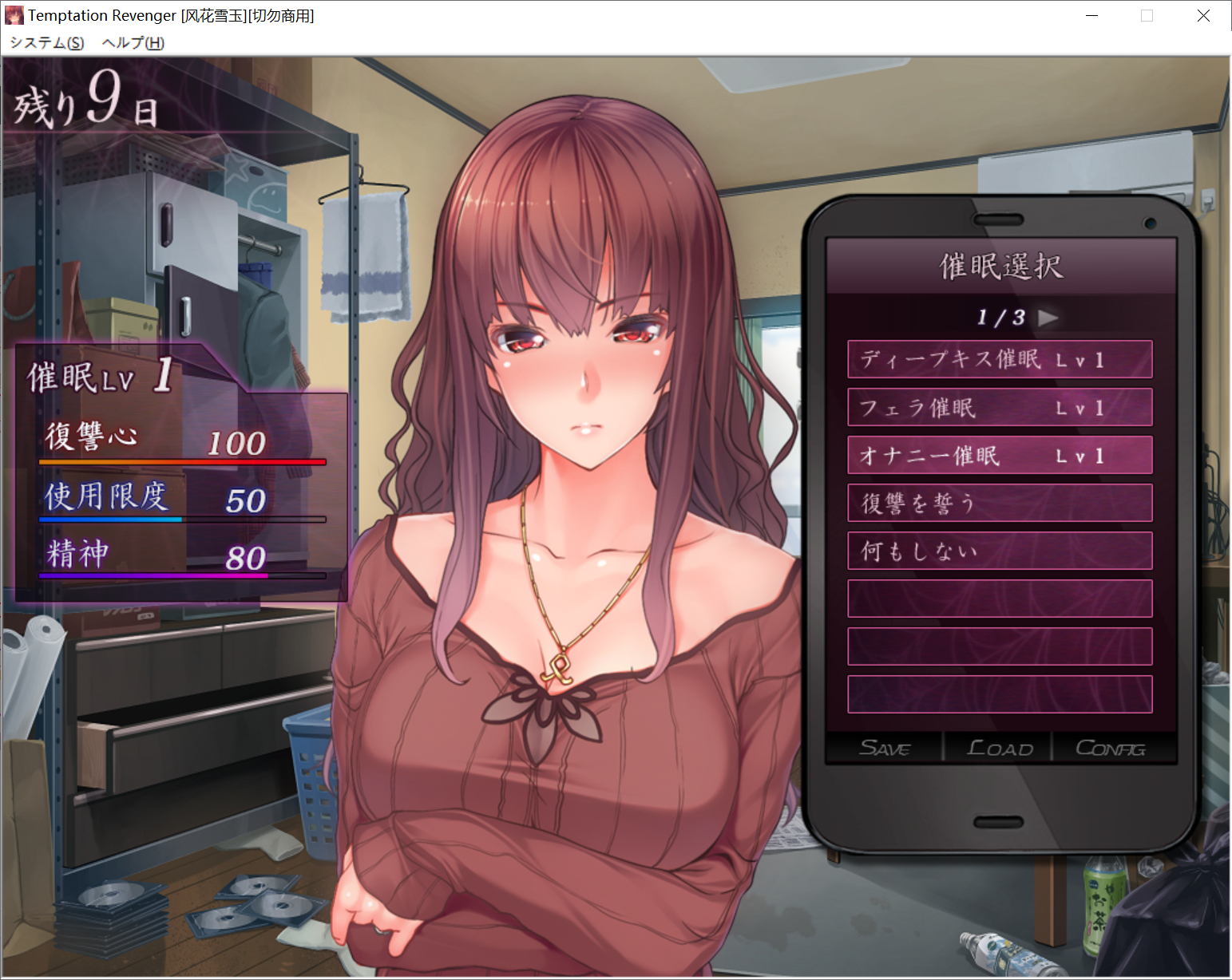1232x980 pixels.
Task: Advance to hypnosis page 2 with arrow
Action: (x=1050, y=317)
